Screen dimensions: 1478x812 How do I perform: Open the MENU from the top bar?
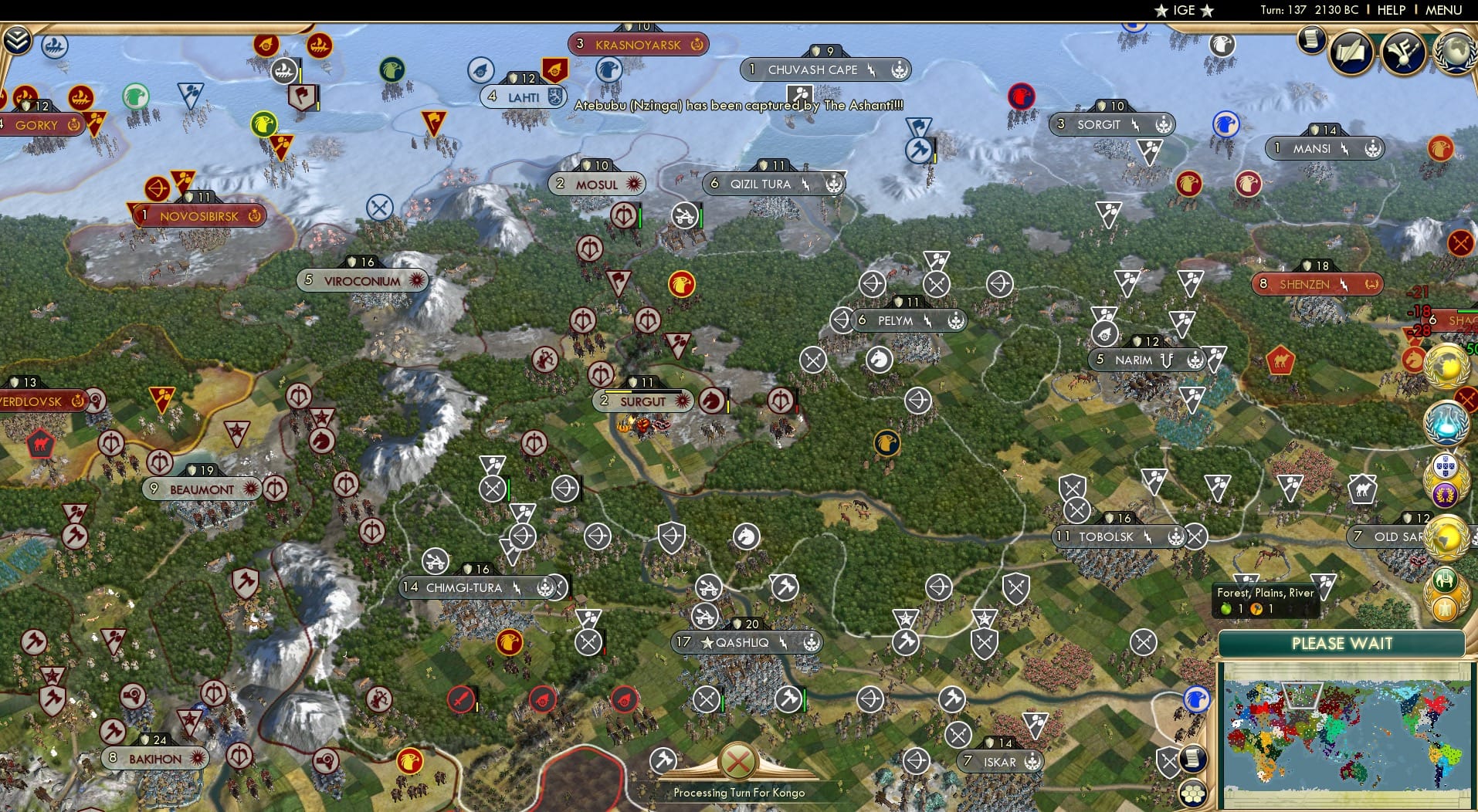[1444, 10]
